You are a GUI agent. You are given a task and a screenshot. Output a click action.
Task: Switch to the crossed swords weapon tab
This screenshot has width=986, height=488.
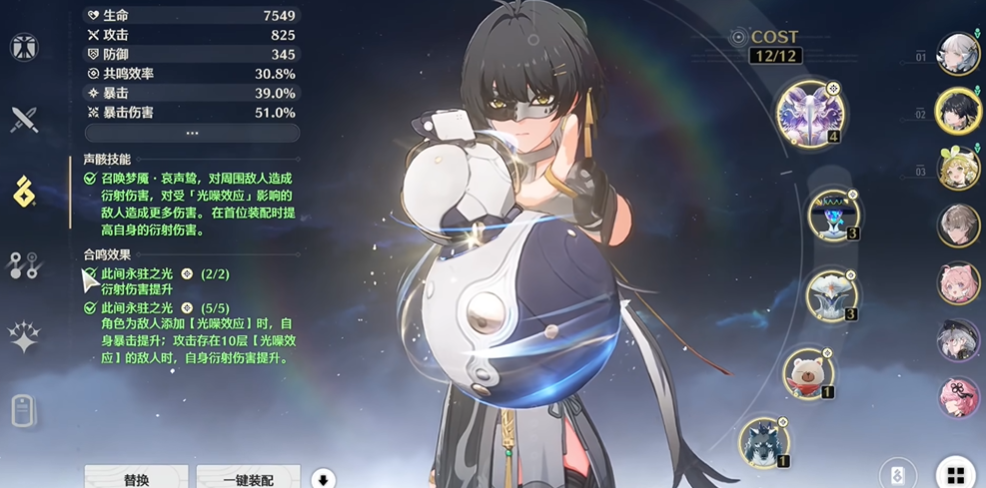tap(24, 120)
